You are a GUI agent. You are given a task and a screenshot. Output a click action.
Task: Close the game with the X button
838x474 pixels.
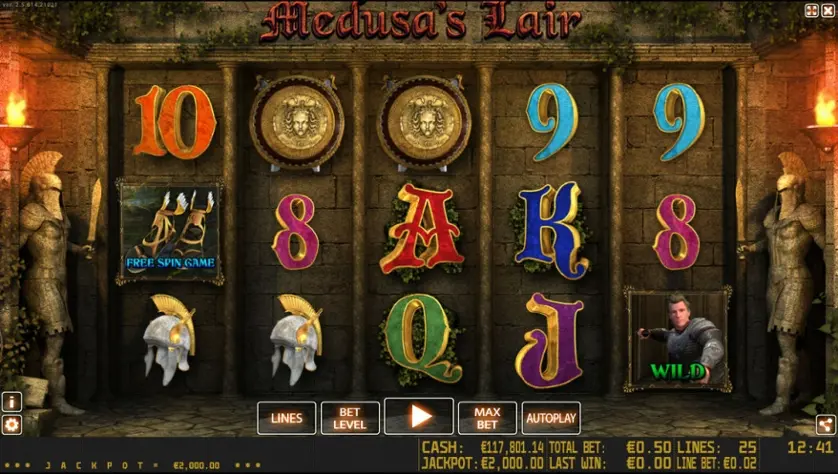827,11
